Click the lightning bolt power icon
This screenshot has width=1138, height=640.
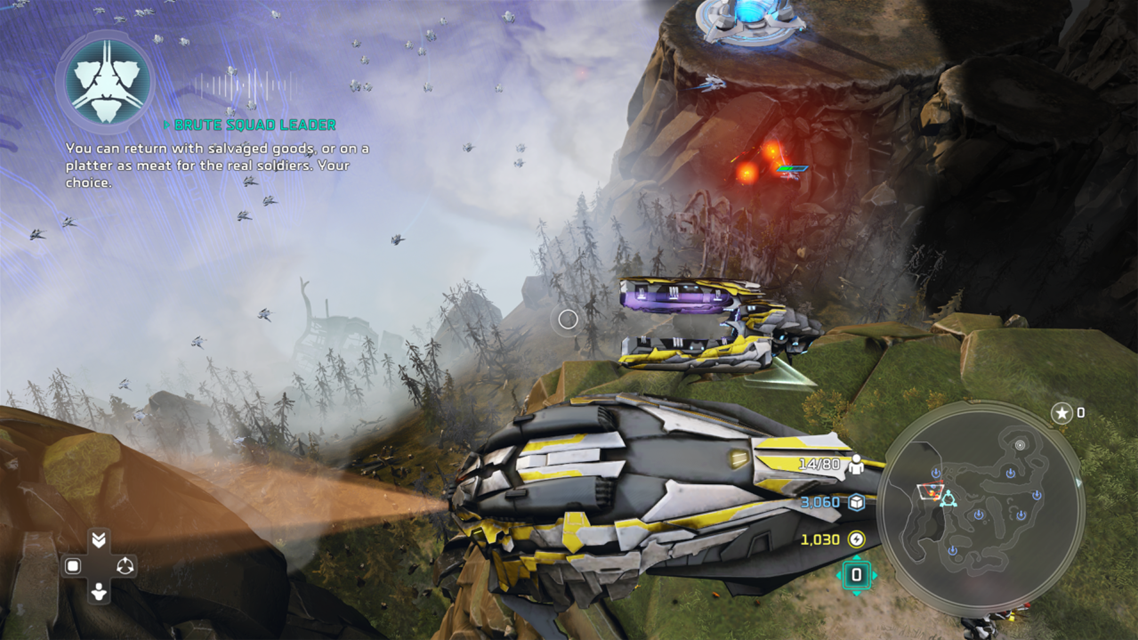click(857, 540)
